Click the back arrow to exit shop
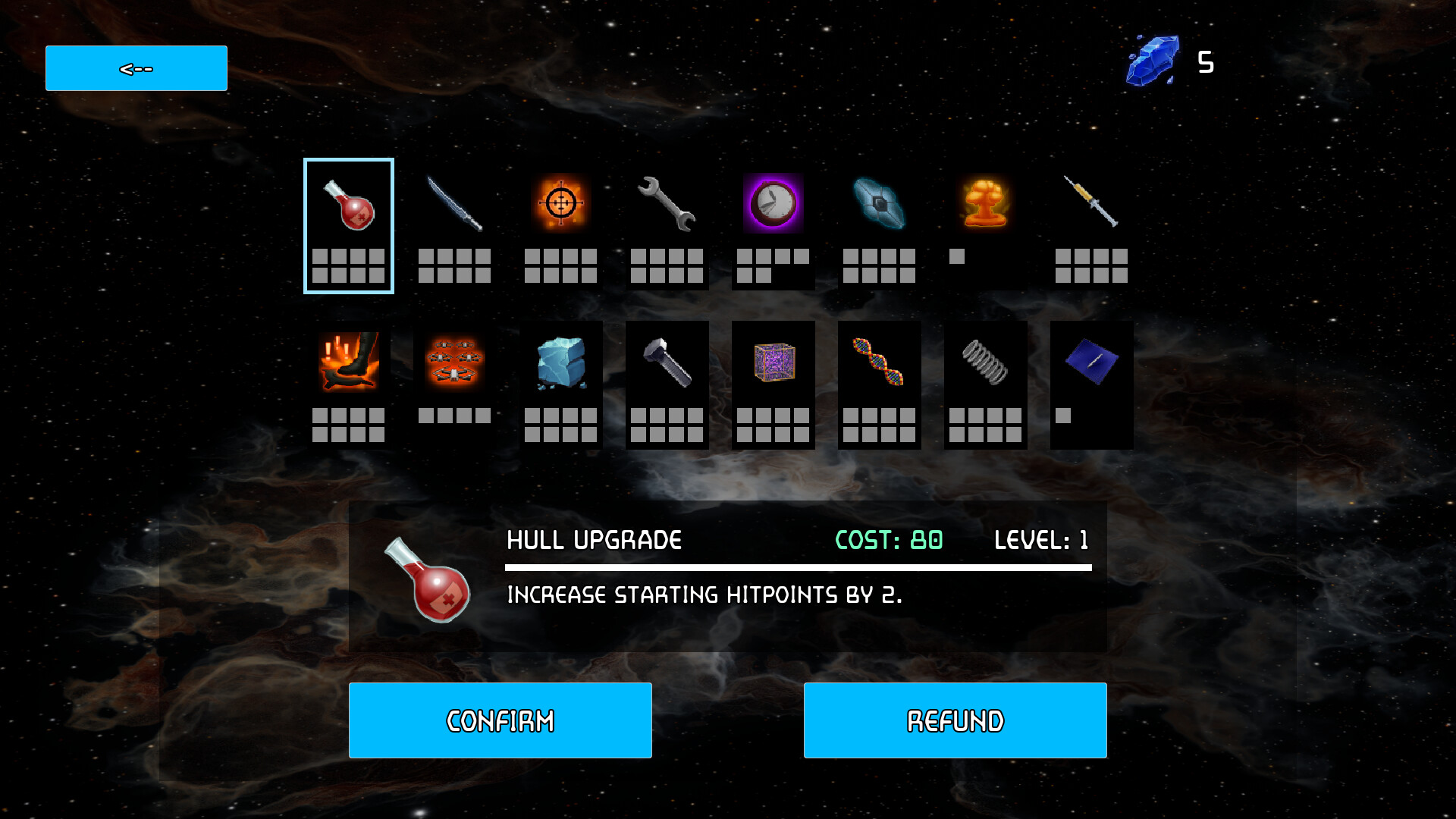 pyautogui.click(x=136, y=67)
